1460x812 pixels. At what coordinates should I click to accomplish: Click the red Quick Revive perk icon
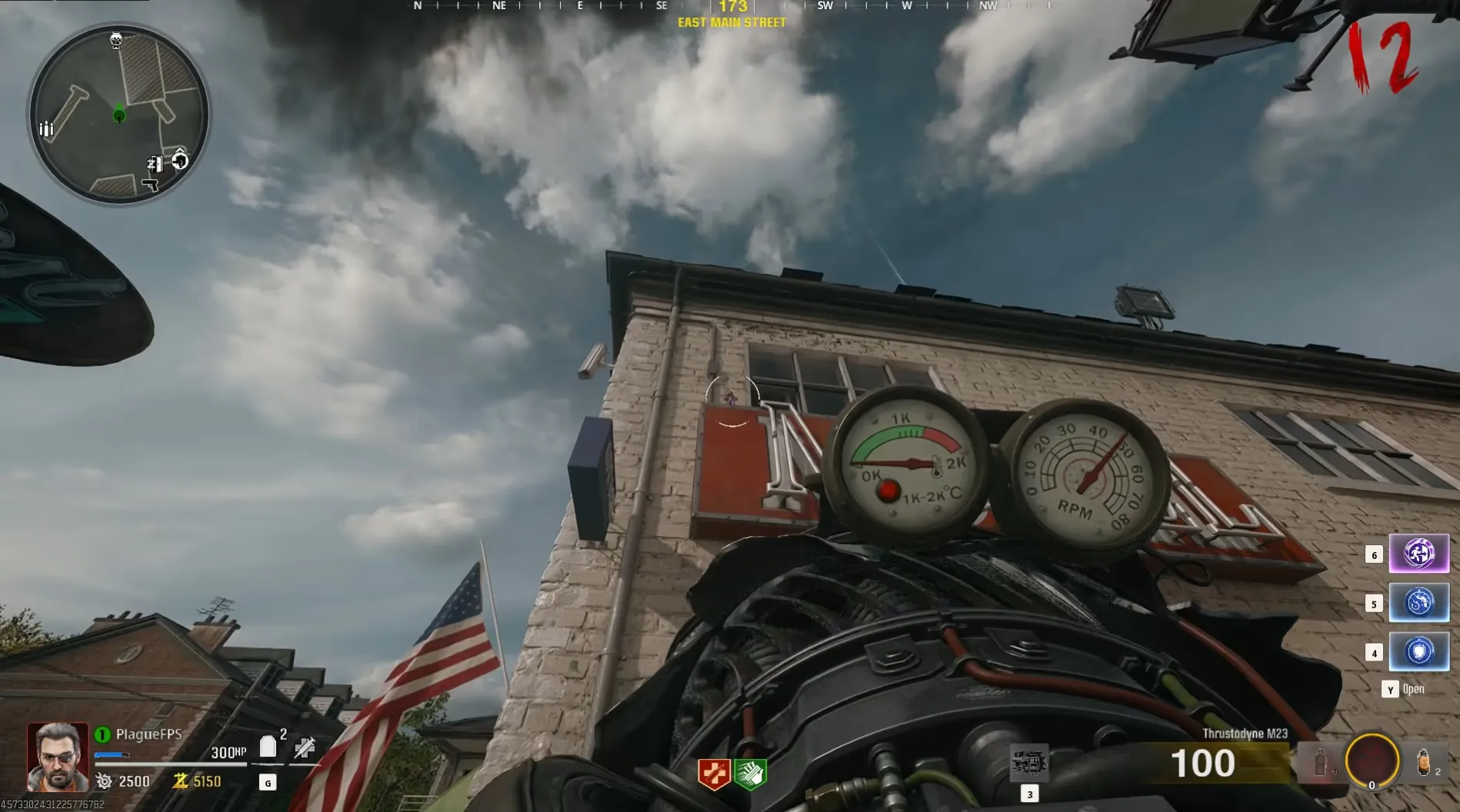coord(713,774)
